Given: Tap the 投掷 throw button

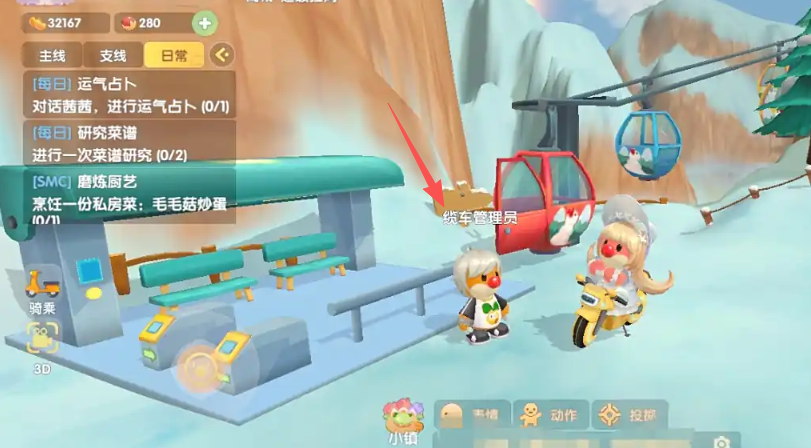Looking at the screenshot, I should [630, 414].
